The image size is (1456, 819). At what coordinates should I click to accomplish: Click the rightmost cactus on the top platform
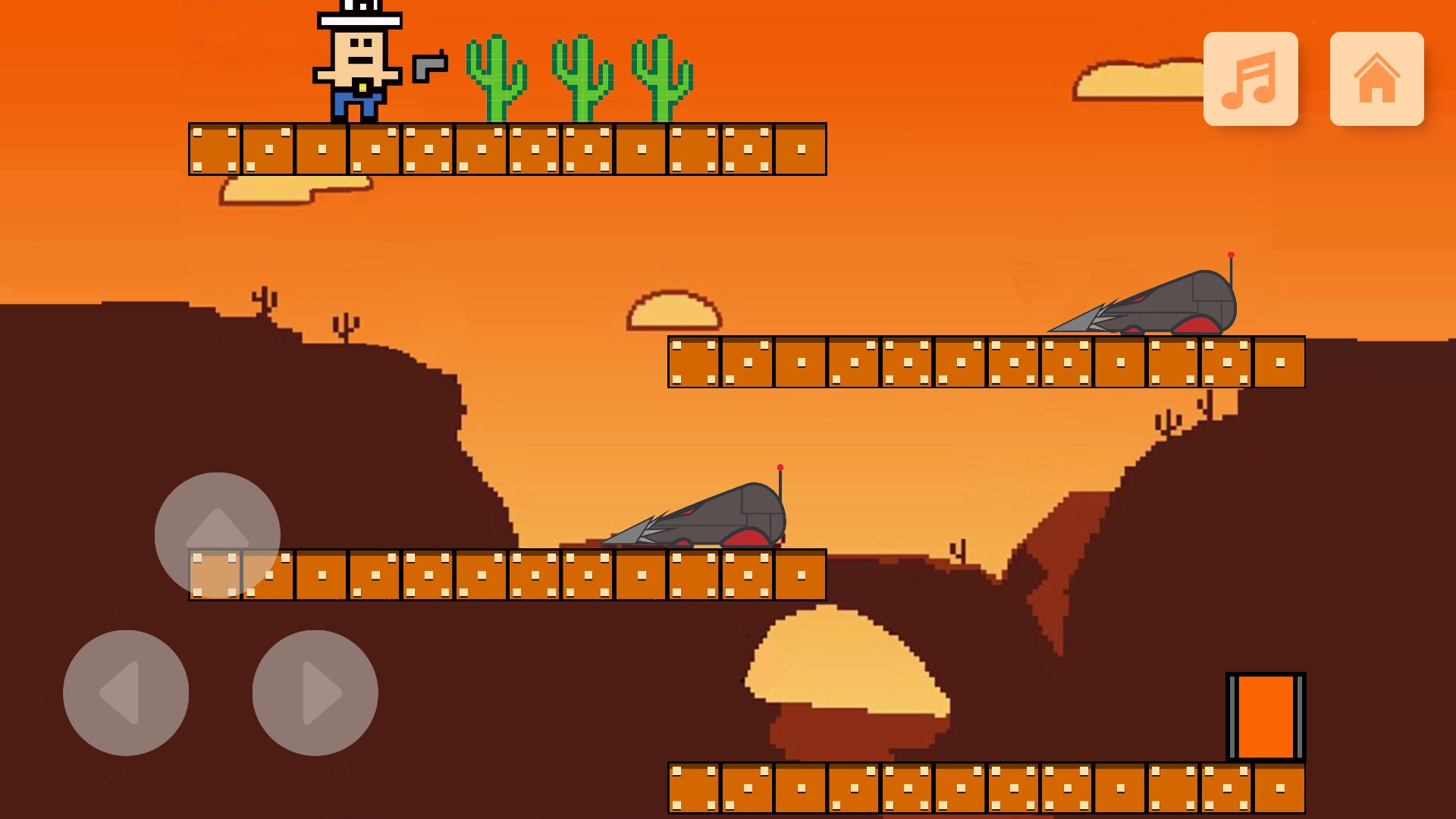(x=661, y=80)
